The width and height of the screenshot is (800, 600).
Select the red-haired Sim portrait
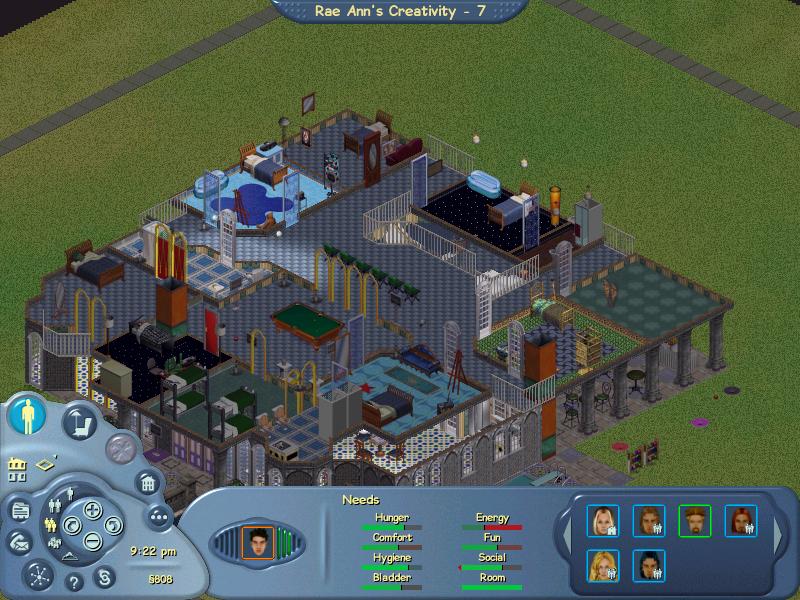click(741, 520)
